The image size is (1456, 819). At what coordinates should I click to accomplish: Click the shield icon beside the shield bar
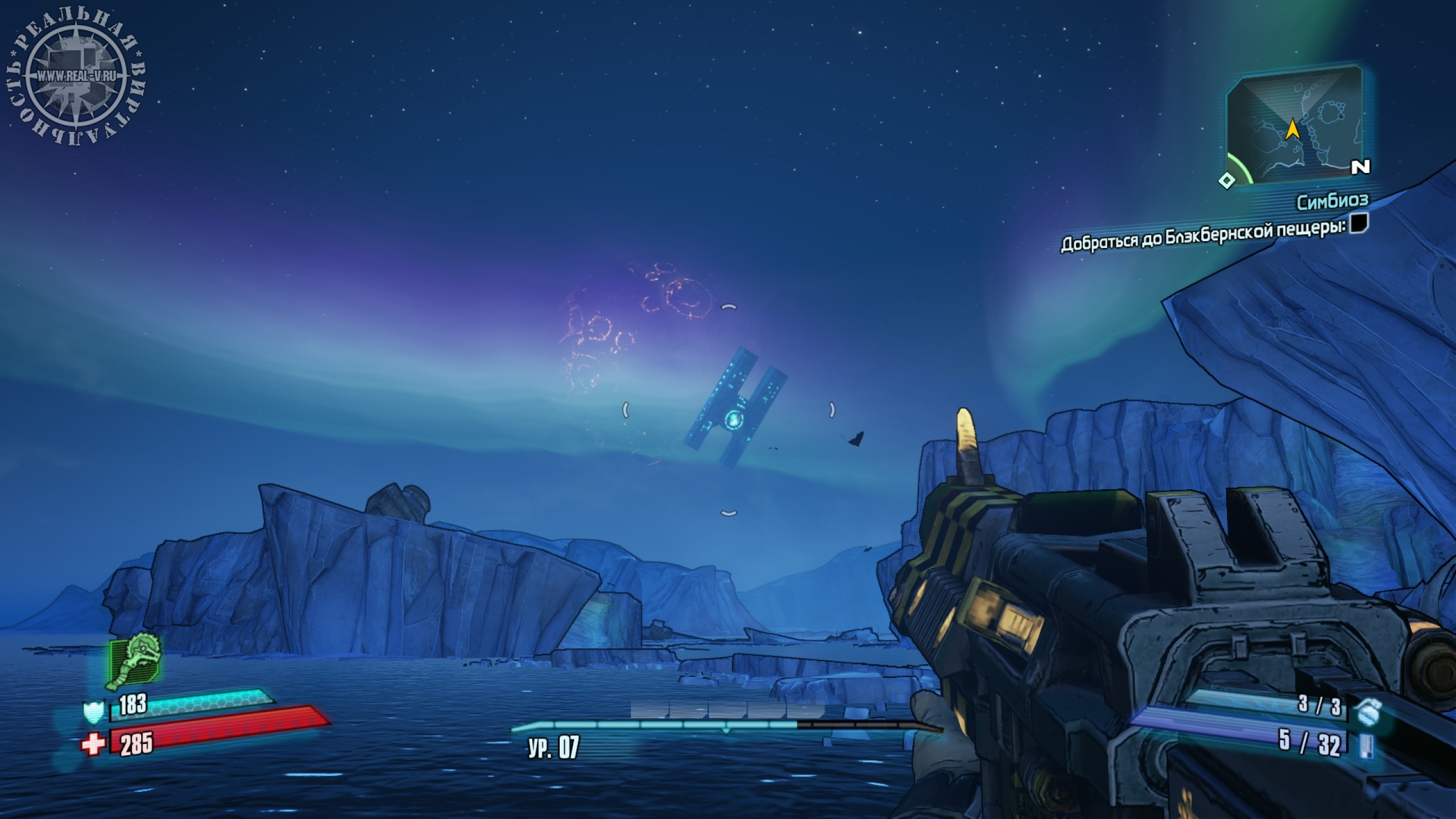pos(94,712)
